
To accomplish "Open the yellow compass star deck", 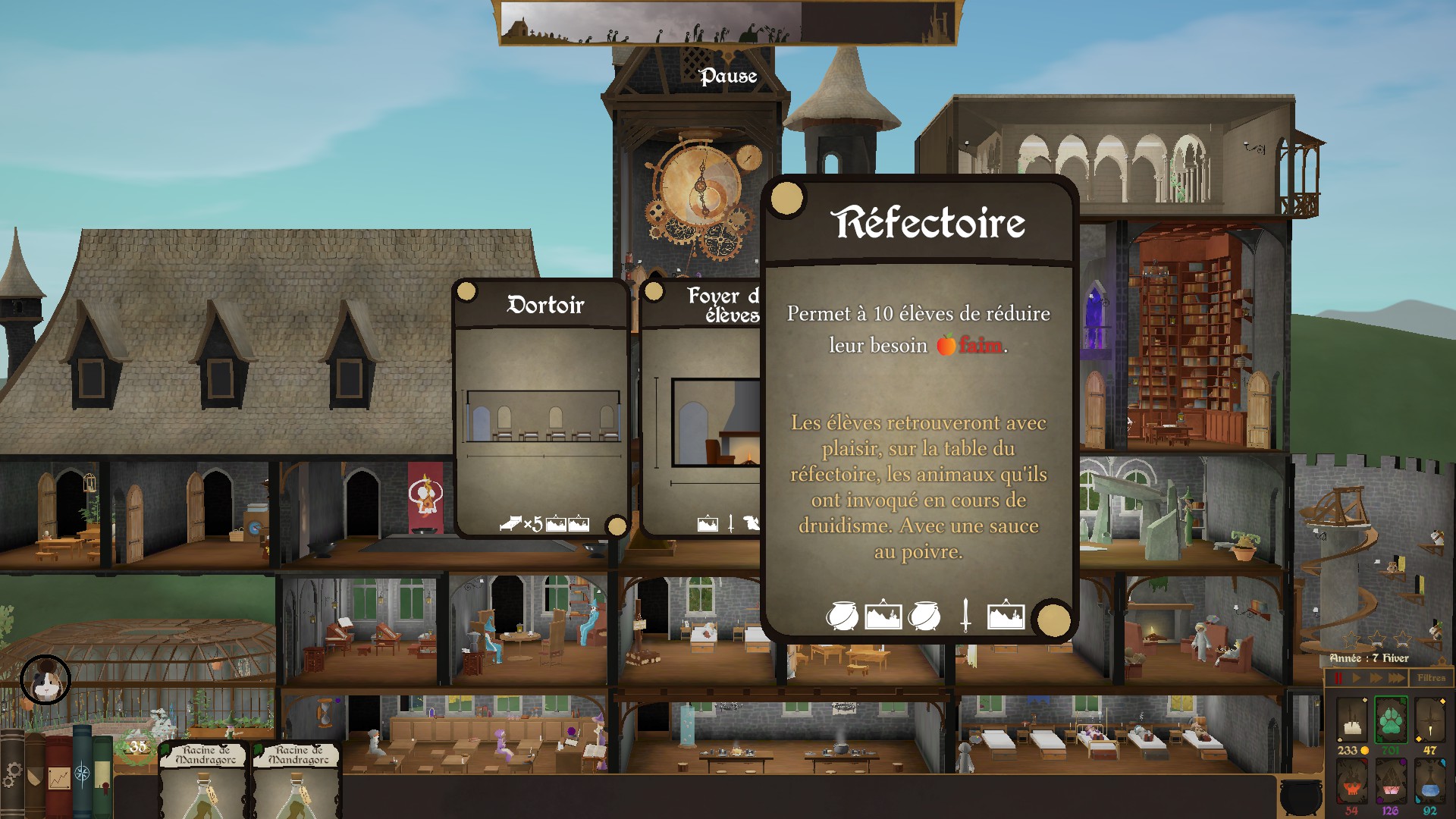I will 1430,719.
